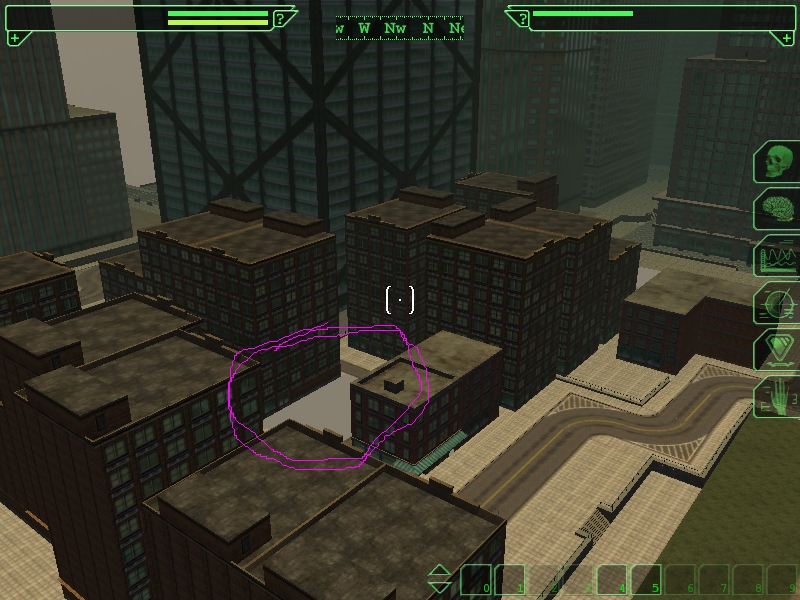Select the shield emblem icon
The height and width of the screenshot is (600, 800).
coord(777,350)
